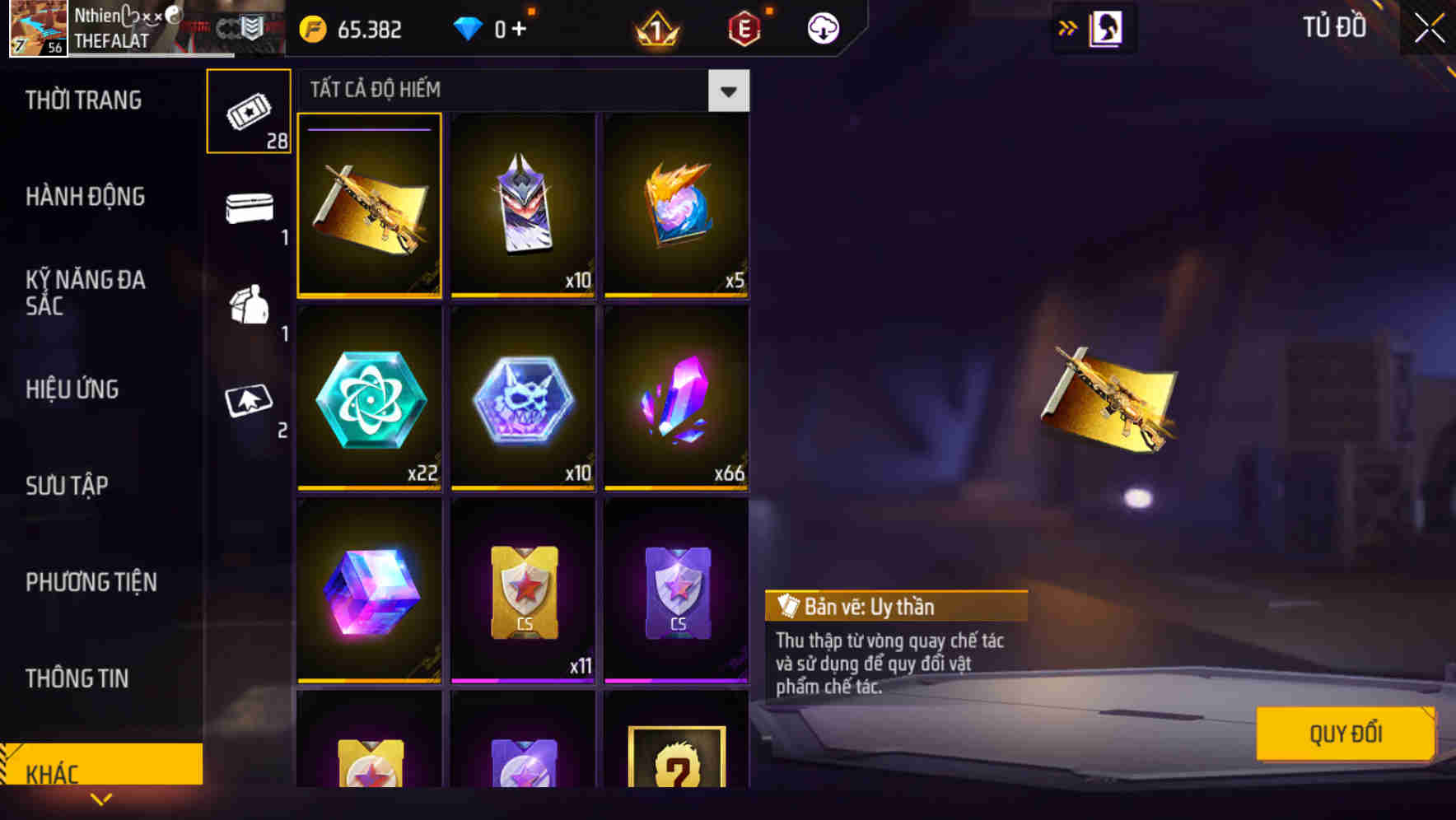The height and width of the screenshot is (820, 1456).
Task: Select the card pointer category icon
Action: coord(248,403)
